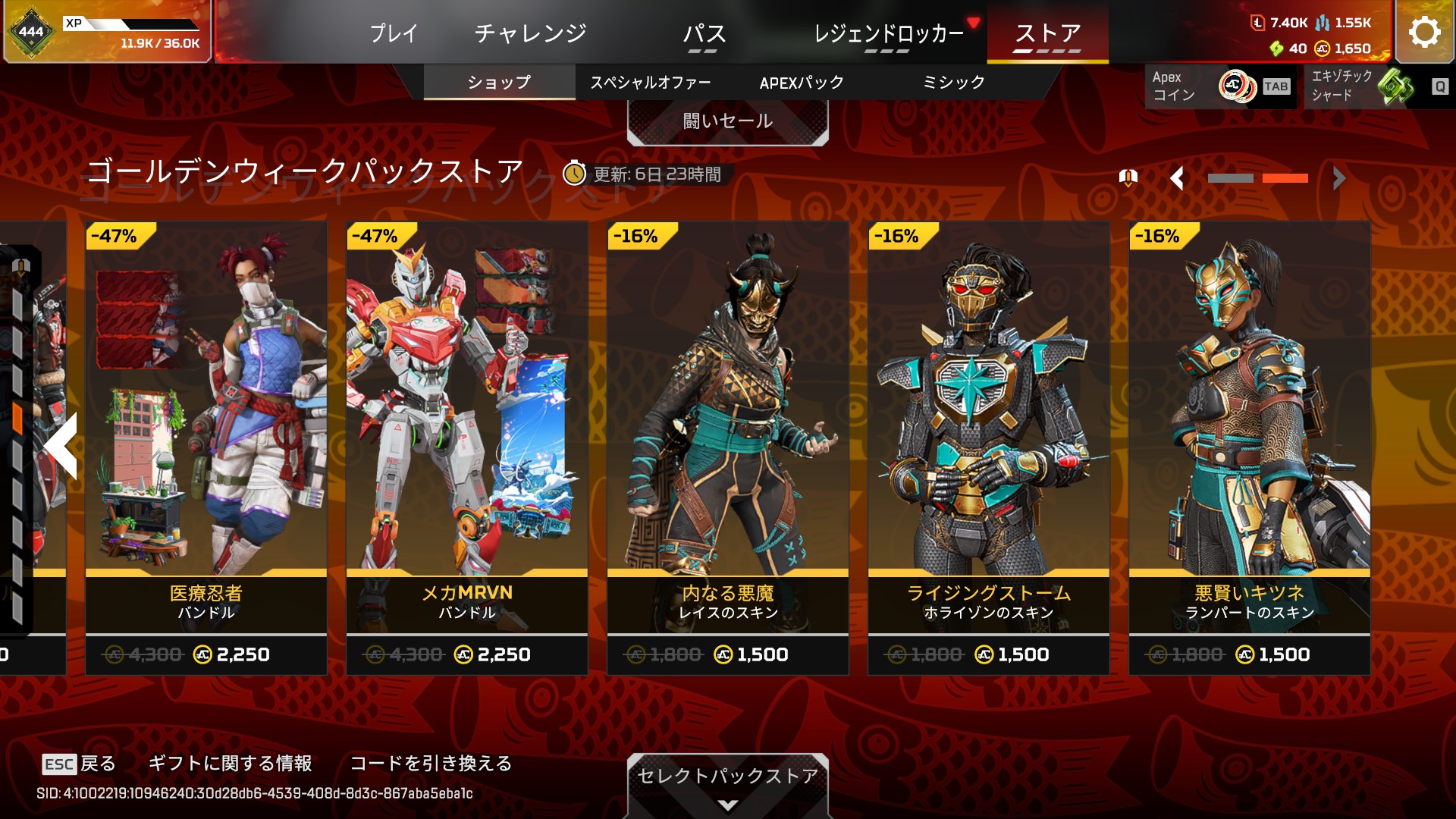Viewport: 1456px width, 819px height.
Task: Go to the パス tab
Action: click(x=704, y=33)
